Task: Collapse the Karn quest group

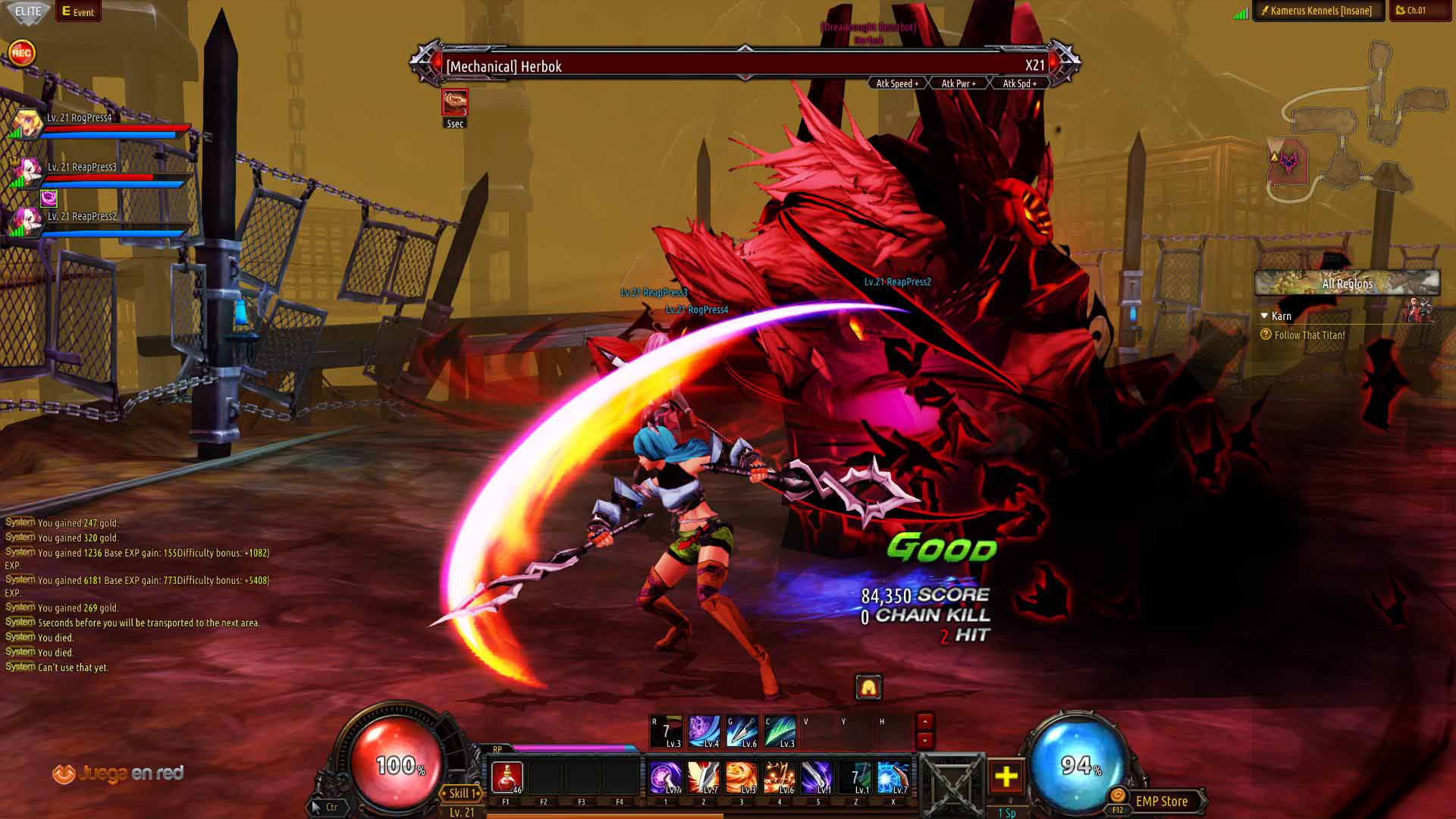Action: pyautogui.click(x=1264, y=316)
